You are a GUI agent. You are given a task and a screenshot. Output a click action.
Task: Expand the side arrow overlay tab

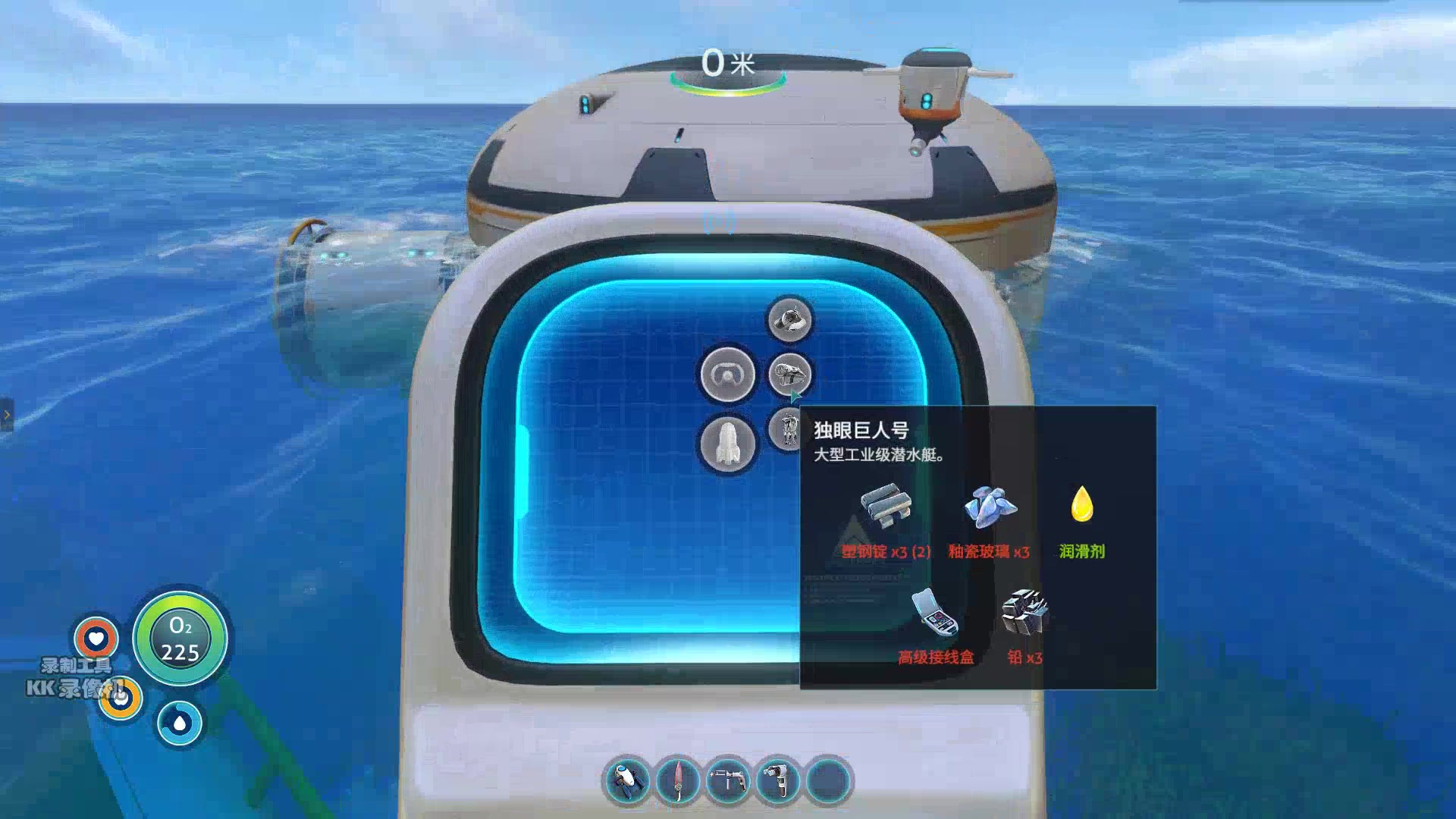[x=7, y=415]
